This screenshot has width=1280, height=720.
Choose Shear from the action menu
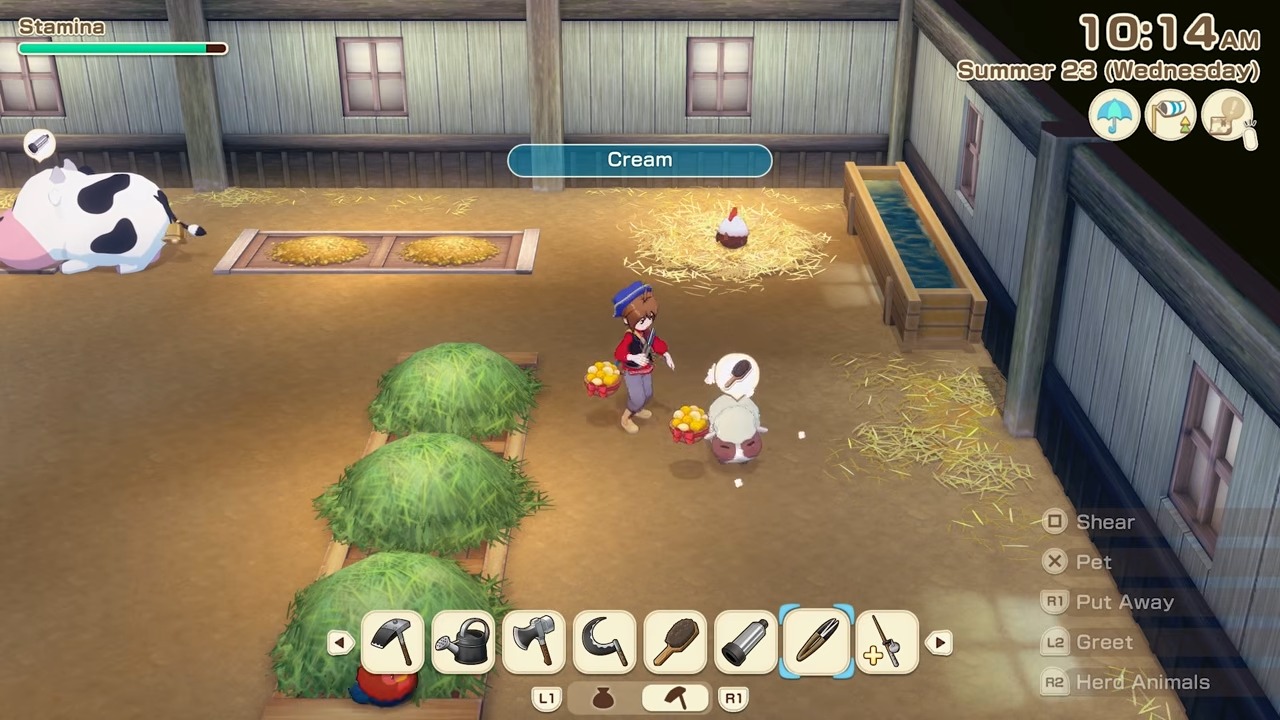[1105, 521]
